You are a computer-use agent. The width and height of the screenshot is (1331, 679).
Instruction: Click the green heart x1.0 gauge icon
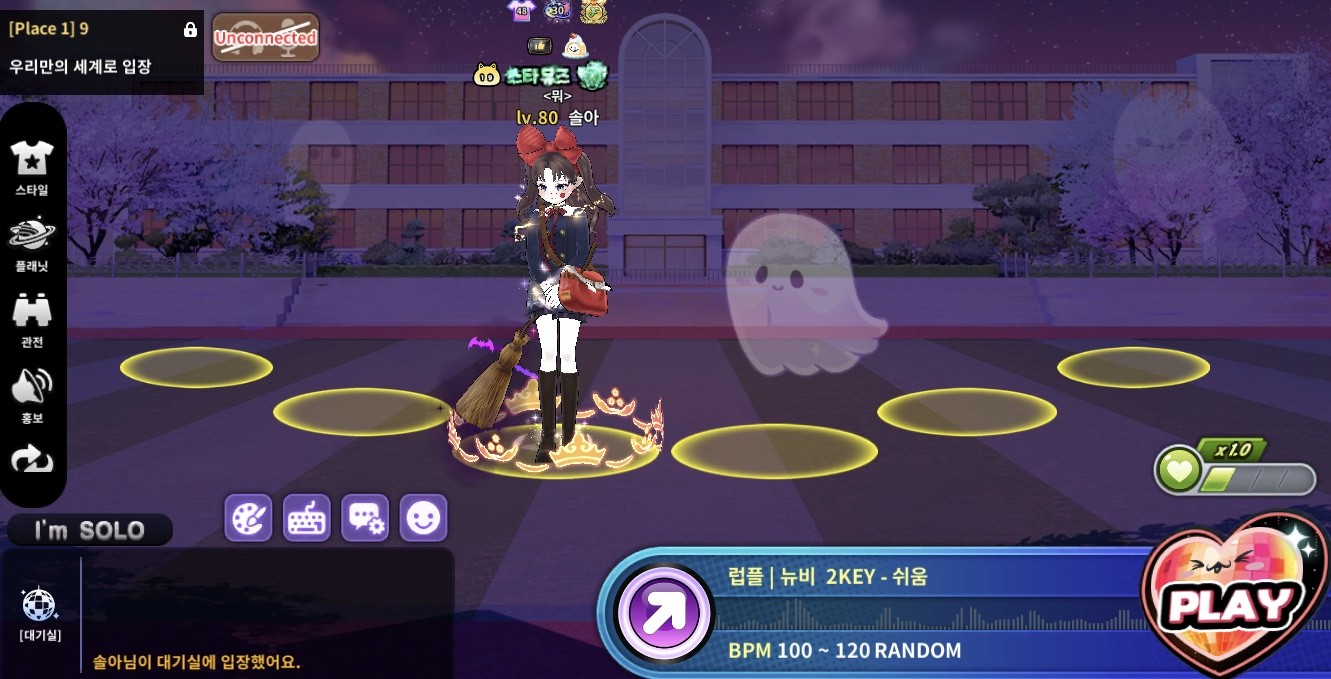1180,470
